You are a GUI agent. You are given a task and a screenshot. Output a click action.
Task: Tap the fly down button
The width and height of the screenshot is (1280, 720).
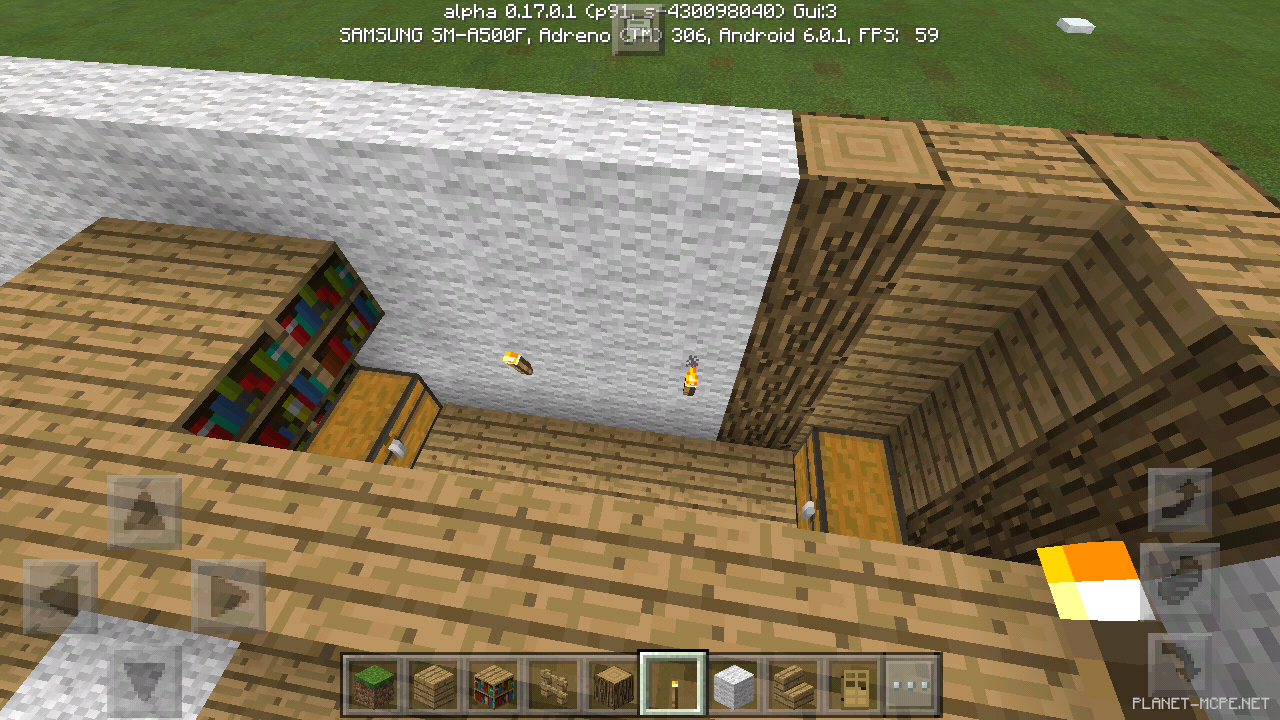[1180, 664]
